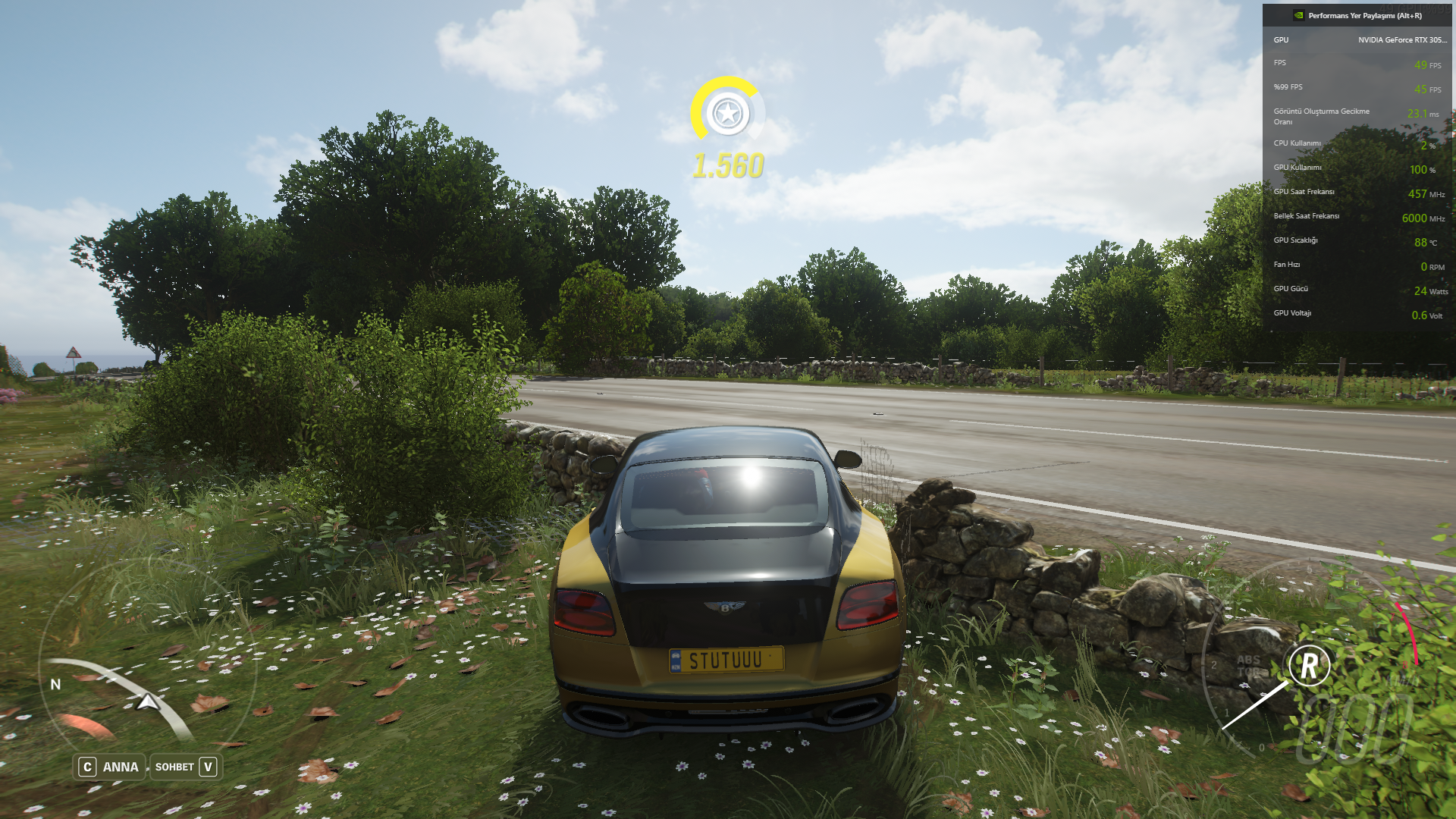
Task: Select the ANNA assistant label
Action: [120, 767]
